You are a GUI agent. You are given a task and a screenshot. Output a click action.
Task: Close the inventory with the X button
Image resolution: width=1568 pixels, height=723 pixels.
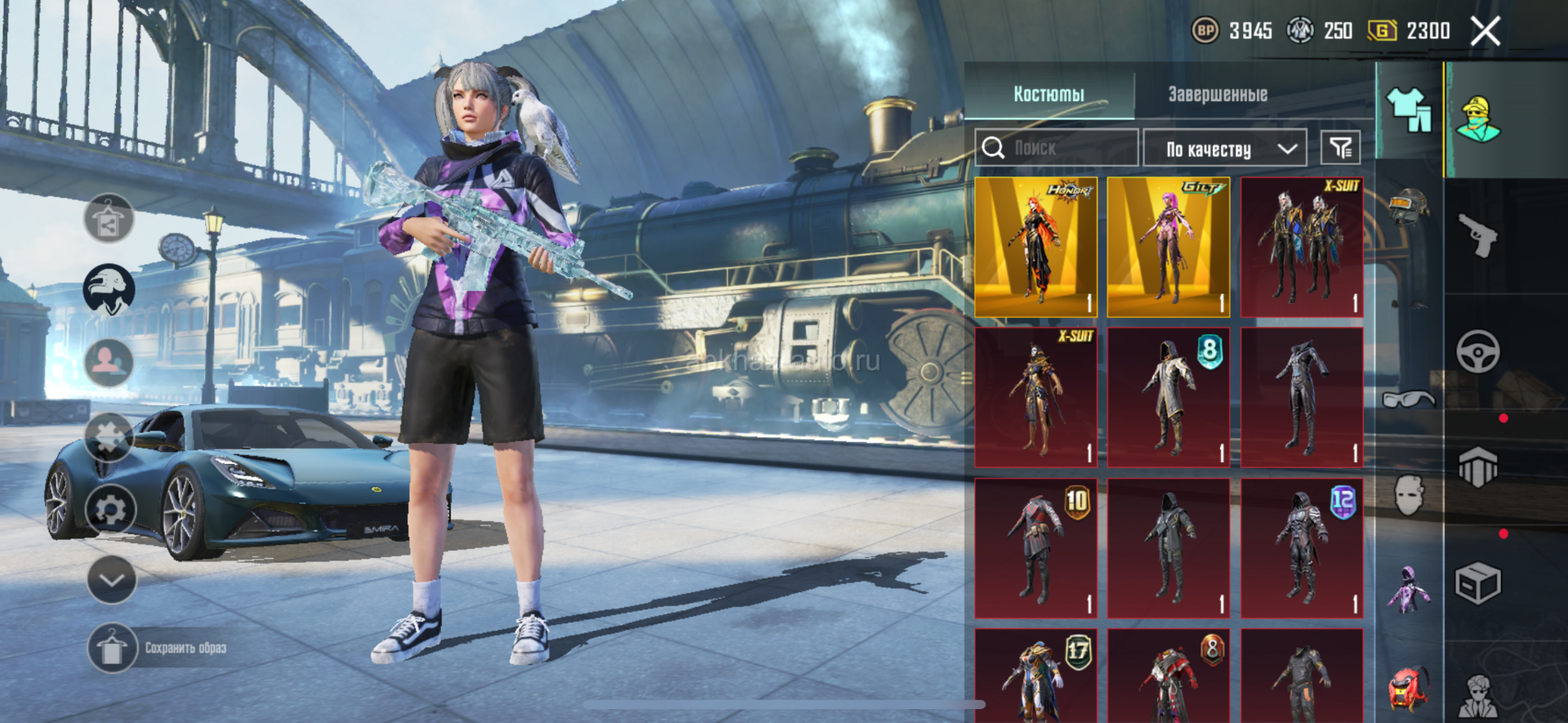click(x=1485, y=32)
